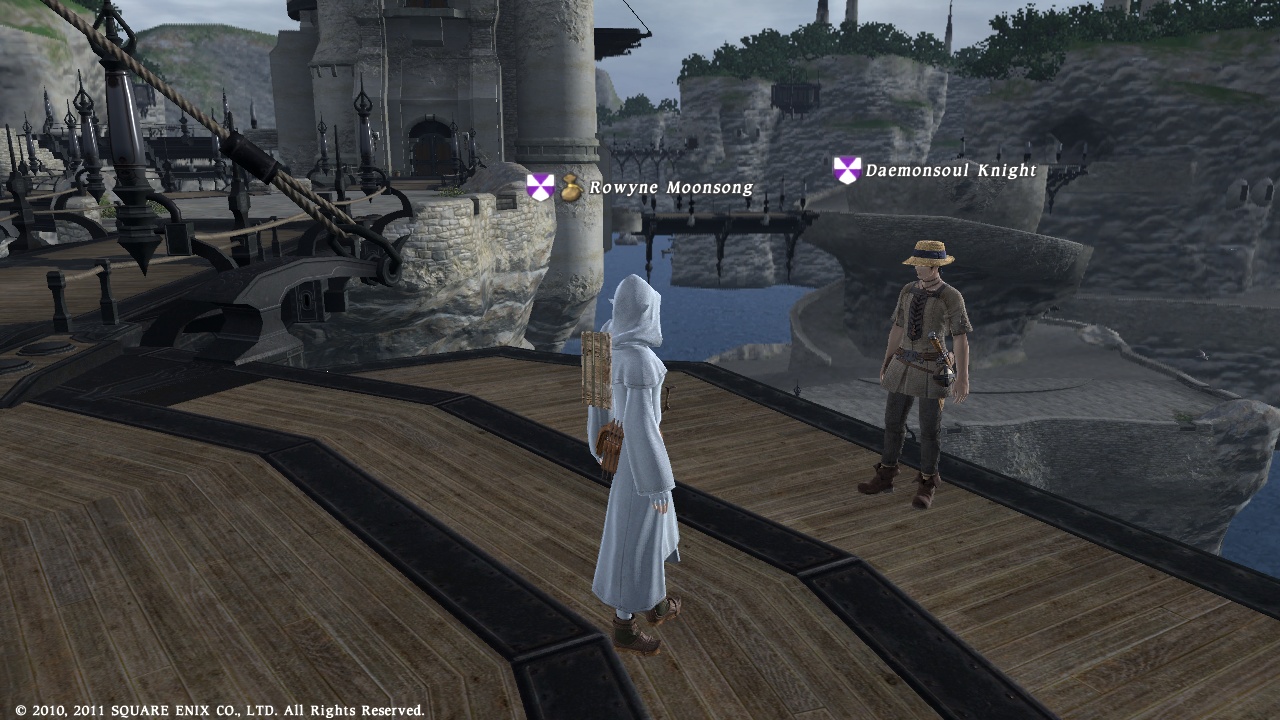Target the Daemonsoul Knight nameplate
Screen dimensions: 1280x720
[950, 171]
